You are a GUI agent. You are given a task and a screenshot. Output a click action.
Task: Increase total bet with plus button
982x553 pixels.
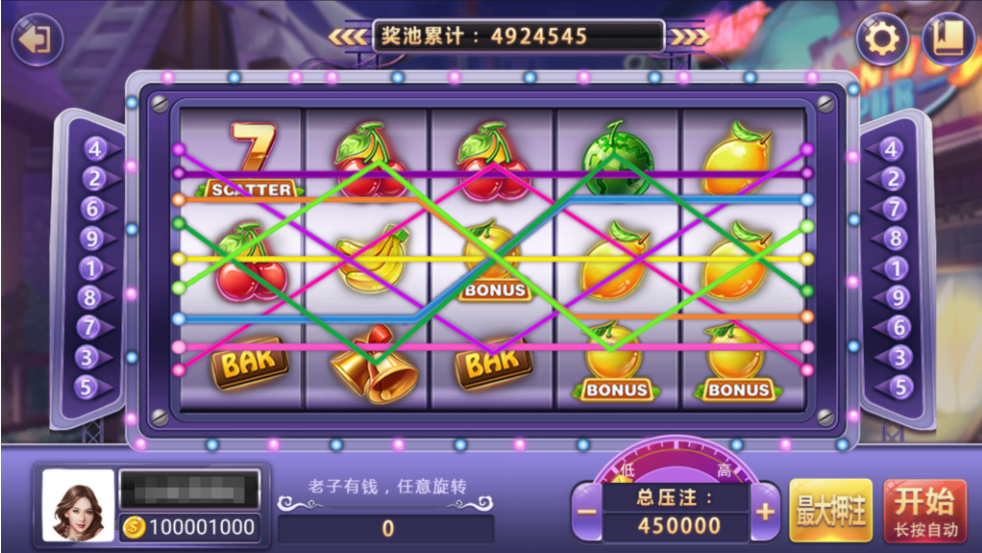(765, 513)
